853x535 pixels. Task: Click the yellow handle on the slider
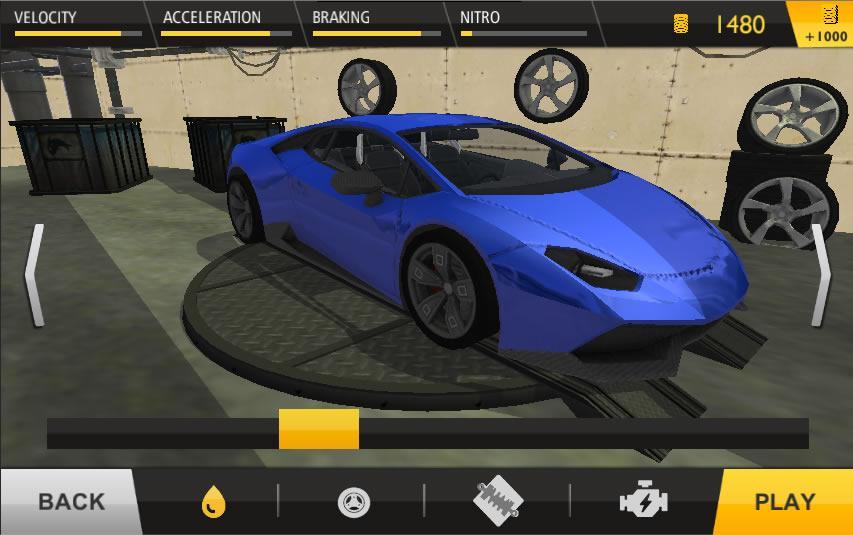(x=318, y=429)
